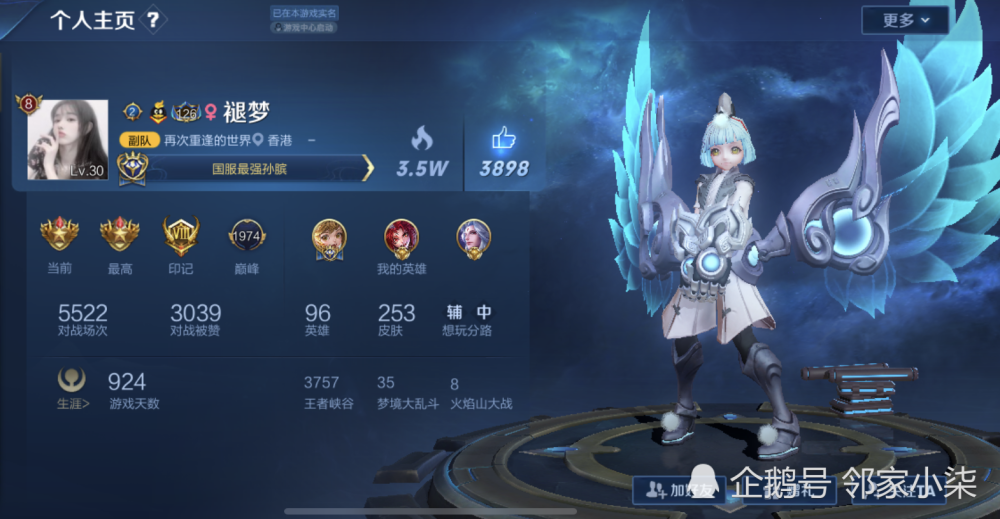Click the QQ penguin badge beside the name
1000x519 pixels.
coord(158,112)
